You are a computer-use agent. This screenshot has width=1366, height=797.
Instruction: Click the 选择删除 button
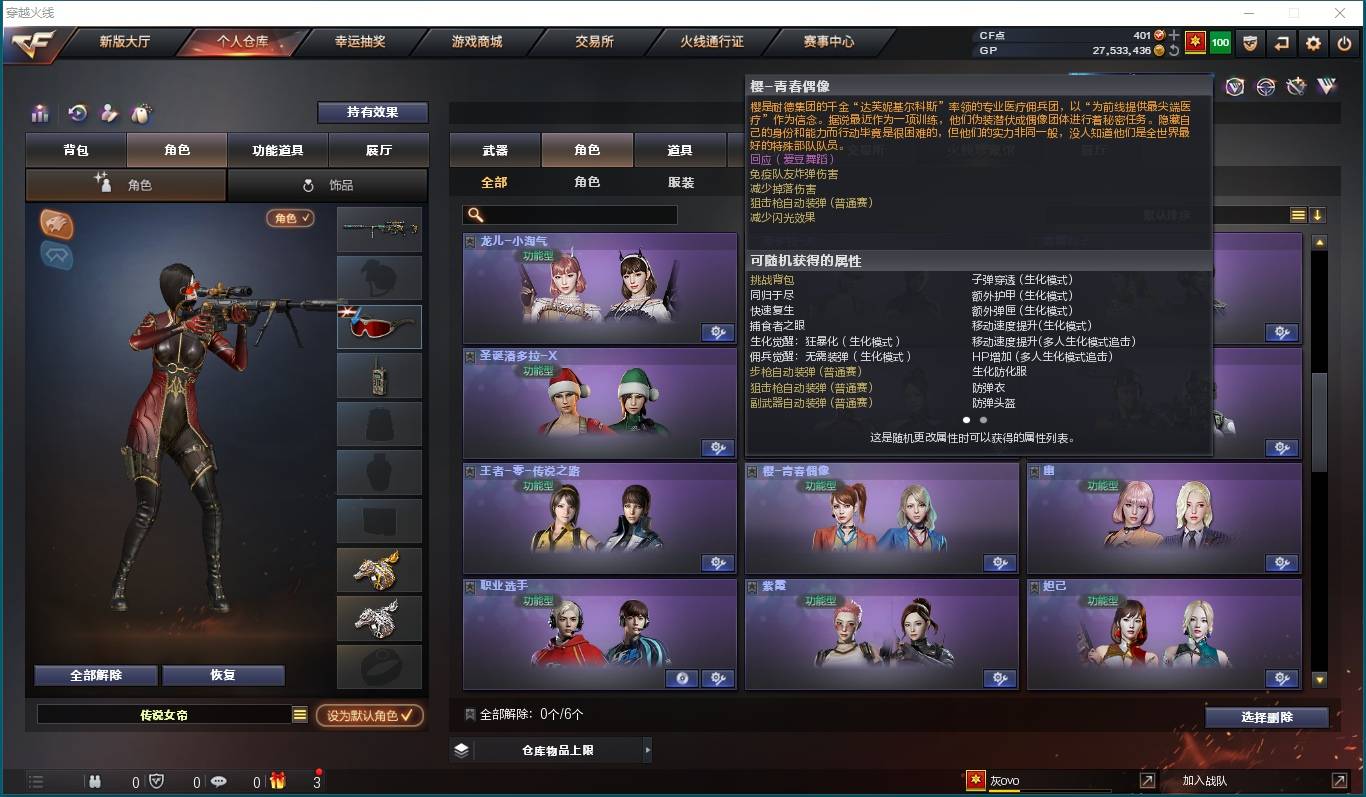tap(1268, 718)
